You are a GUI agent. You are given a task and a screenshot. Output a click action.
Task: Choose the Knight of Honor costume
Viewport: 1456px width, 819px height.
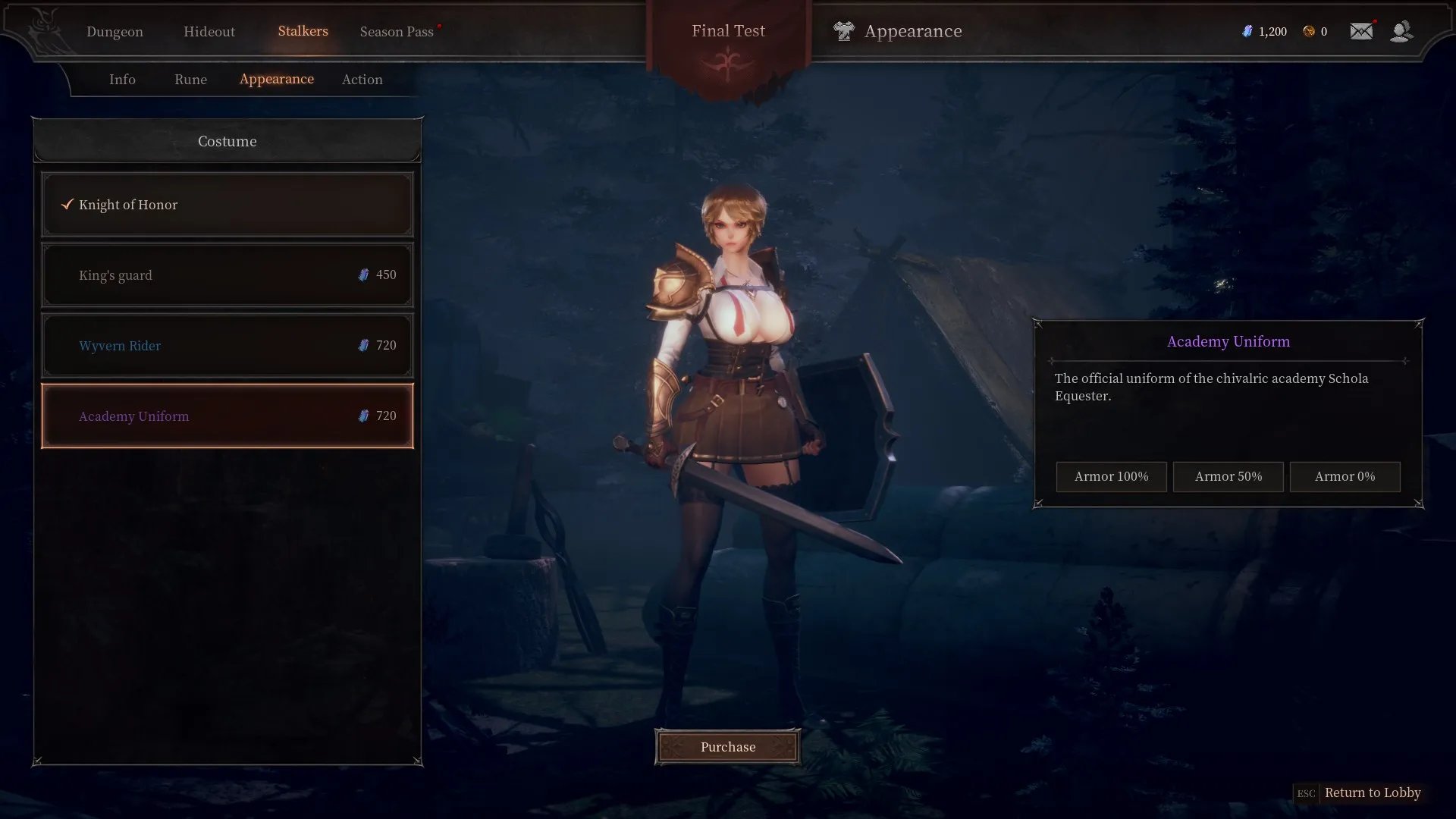(227, 205)
